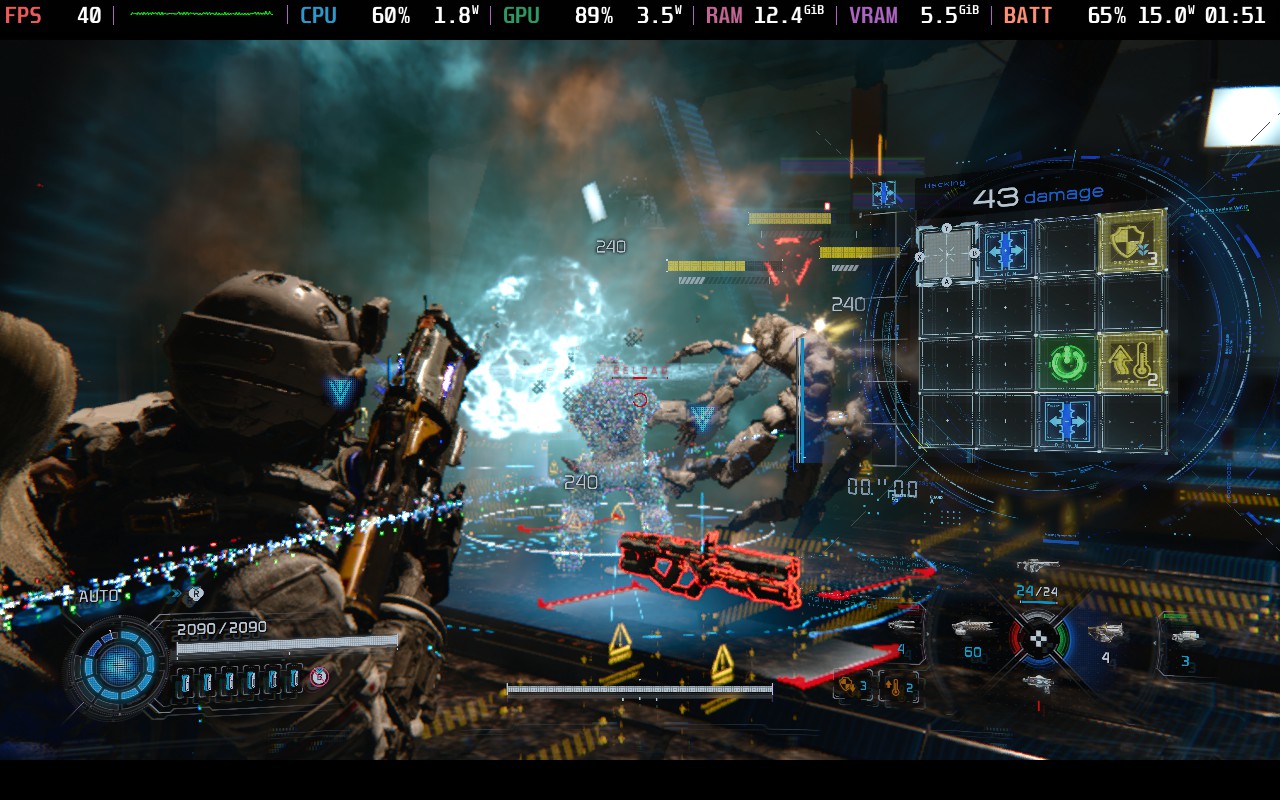
Task: Choose the highlighted weapon with 4 ammo
Action: 1105,633
